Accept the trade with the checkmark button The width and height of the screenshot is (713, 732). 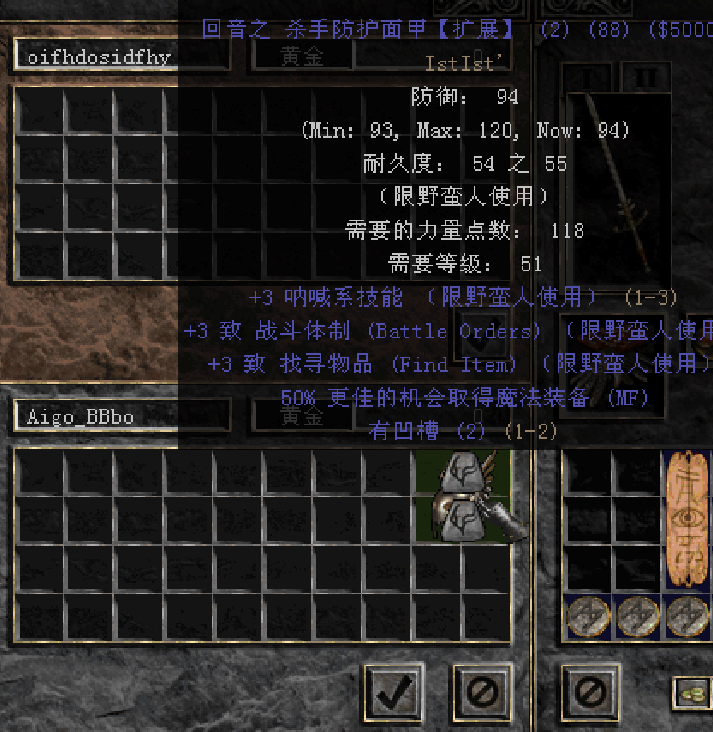tap(393, 689)
